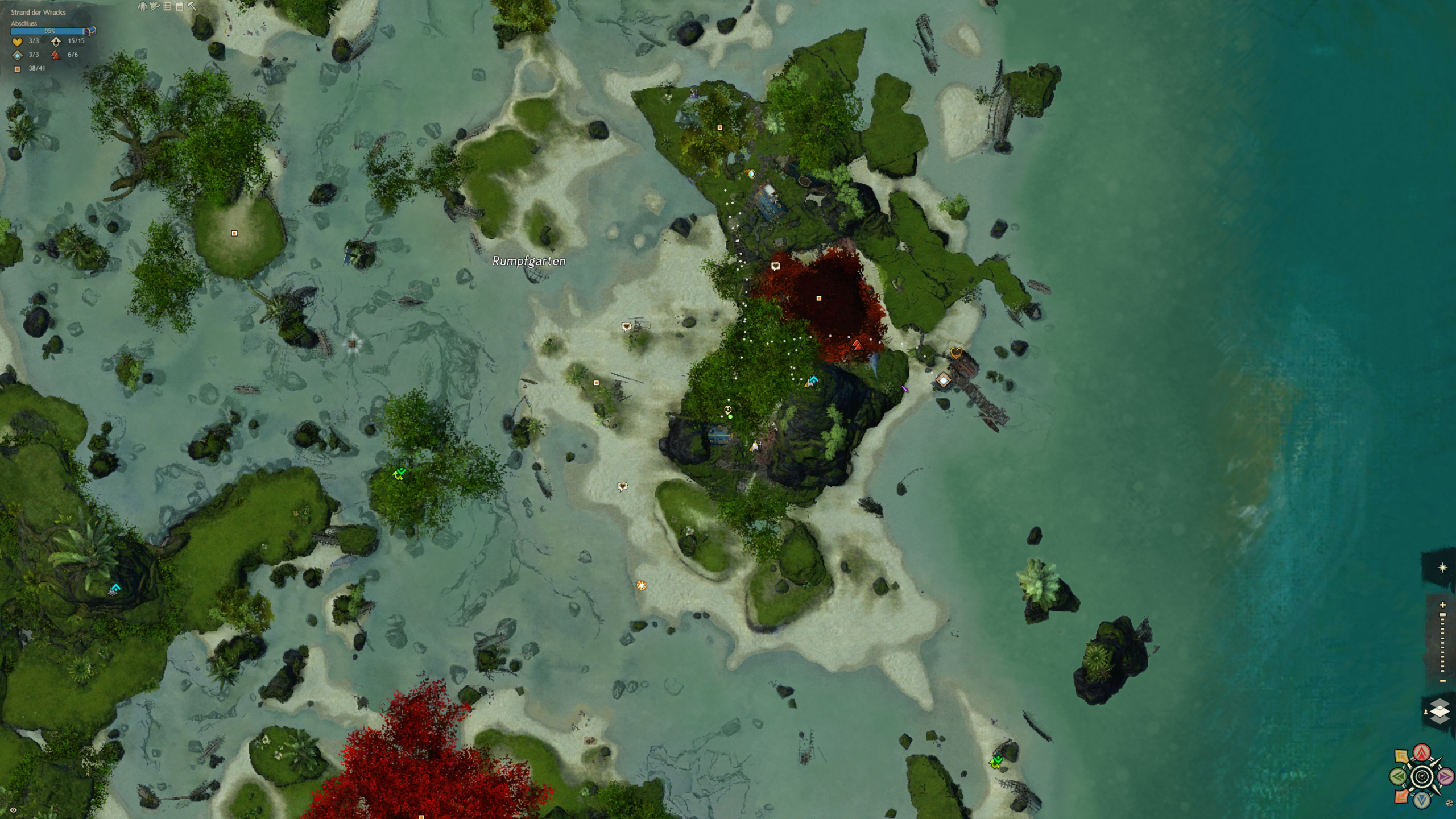Open the golem creature icon at top
Image resolution: width=1456 pixels, height=819 pixels.
[x=142, y=7]
